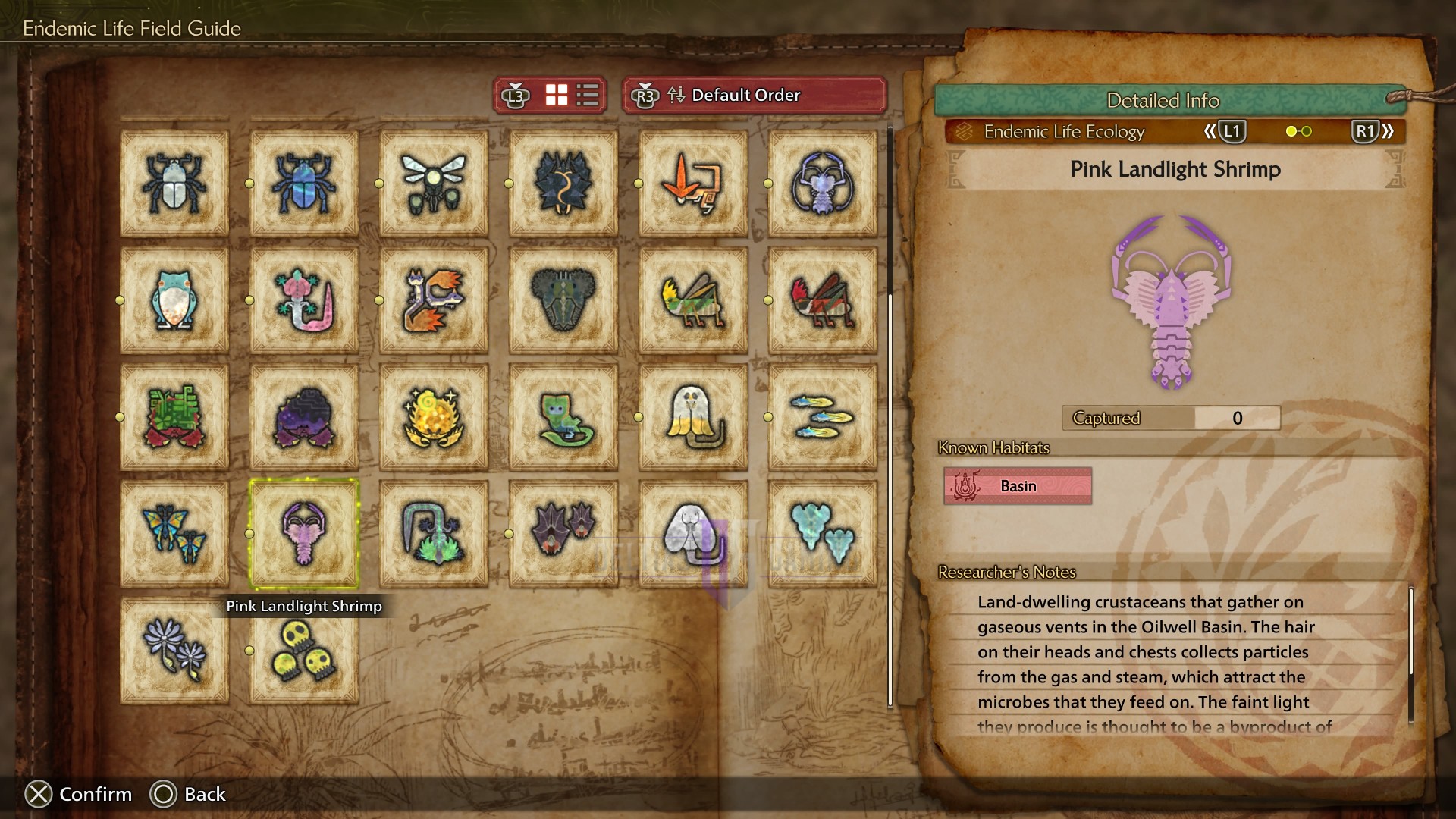Screen dimensions: 1456x819
Task: Select the teal heart-shaped leaves tile
Action: pos(823,533)
